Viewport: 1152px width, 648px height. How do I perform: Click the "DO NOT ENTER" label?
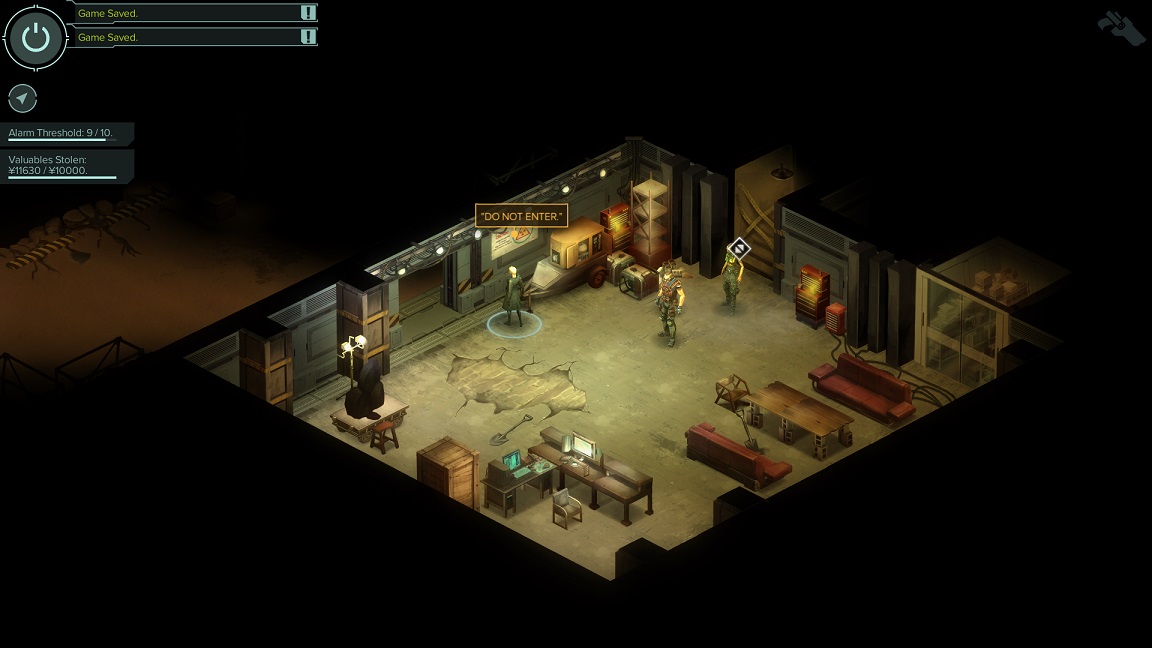(x=521, y=216)
